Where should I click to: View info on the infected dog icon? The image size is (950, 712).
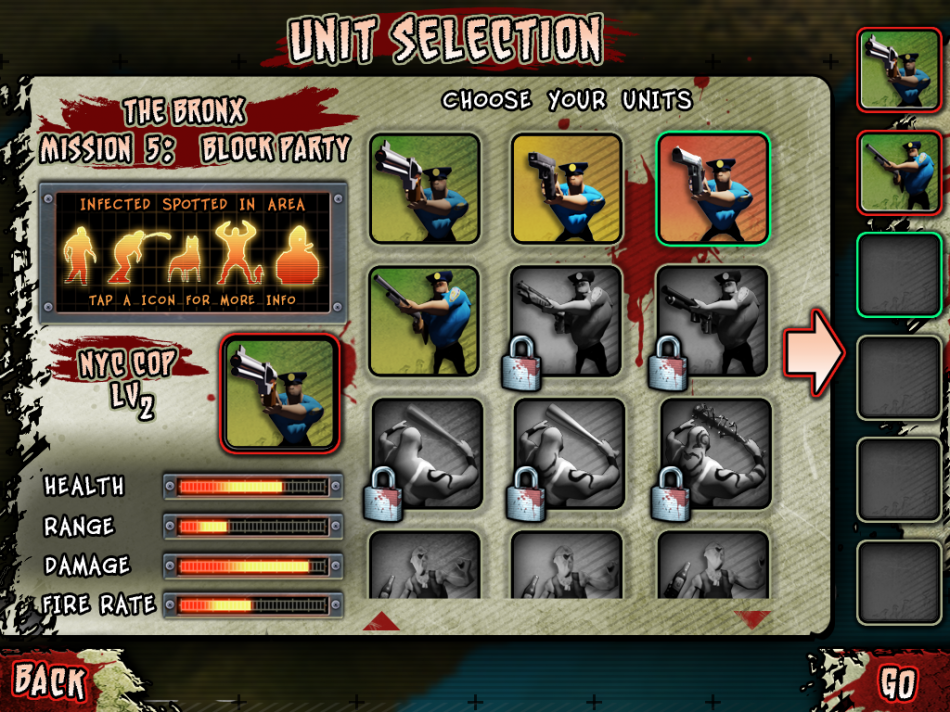click(186, 260)
